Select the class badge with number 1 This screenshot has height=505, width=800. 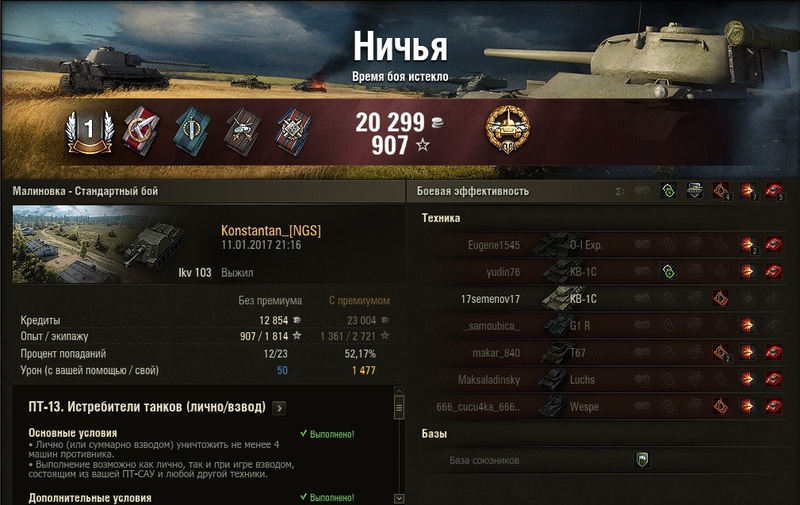click(87, 130)
